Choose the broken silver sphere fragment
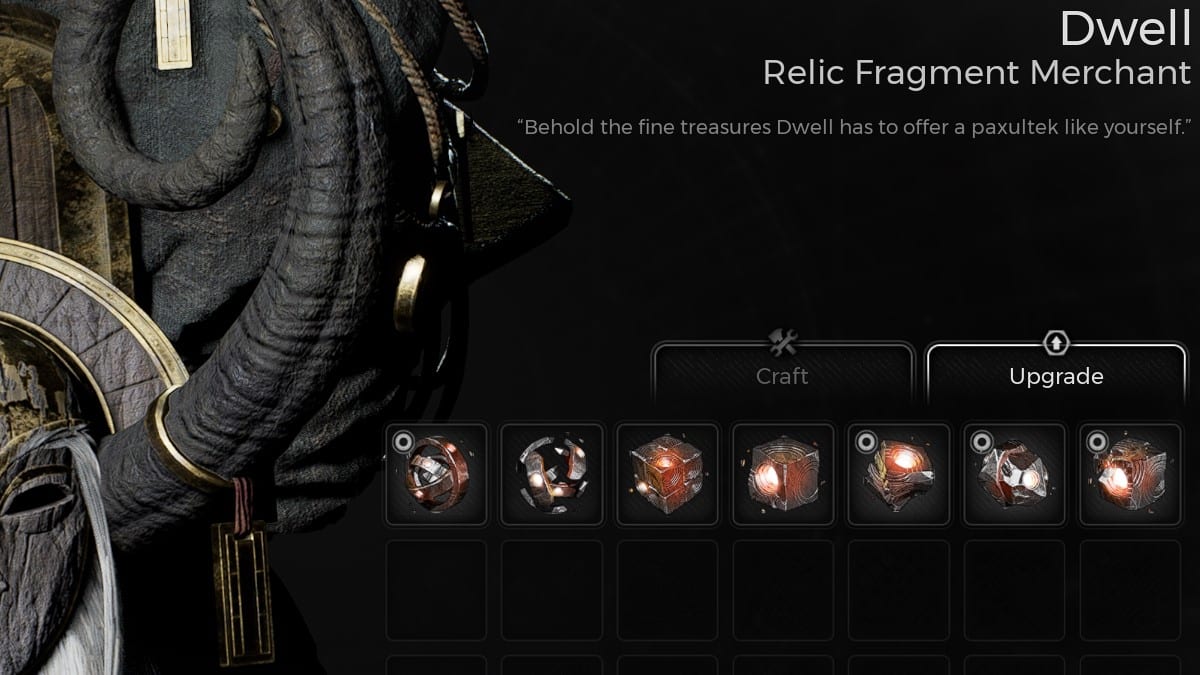1200x675 pixels. coord(552,474)
